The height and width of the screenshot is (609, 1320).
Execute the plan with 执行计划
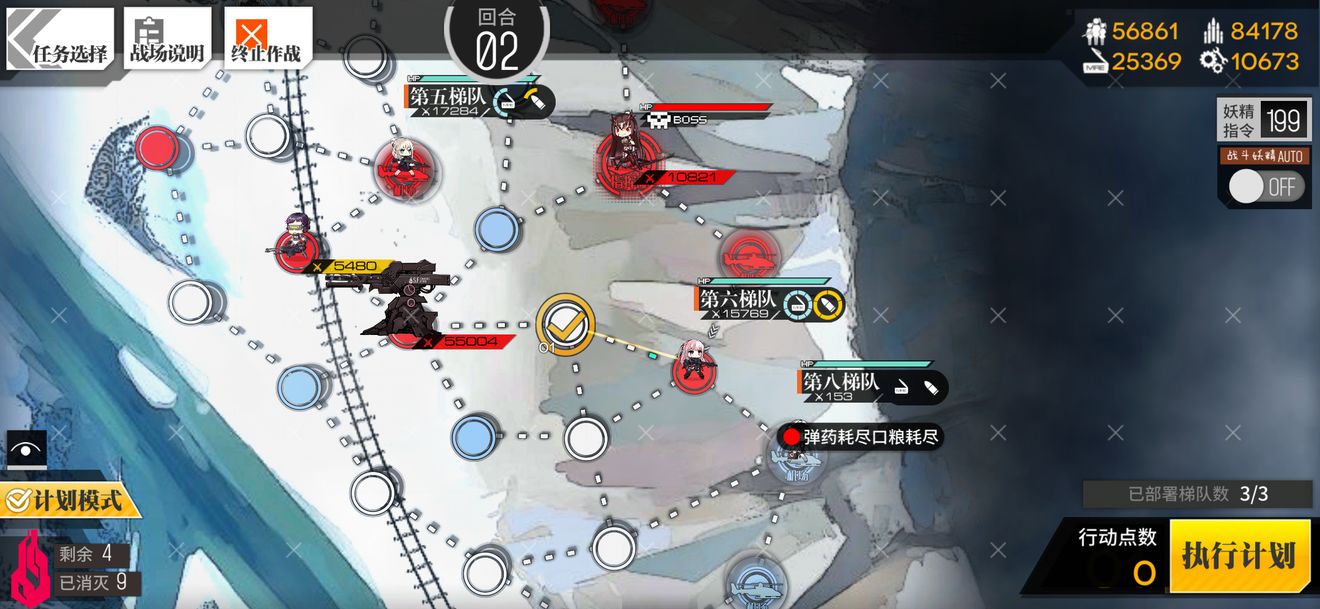tap(1239, 556)
